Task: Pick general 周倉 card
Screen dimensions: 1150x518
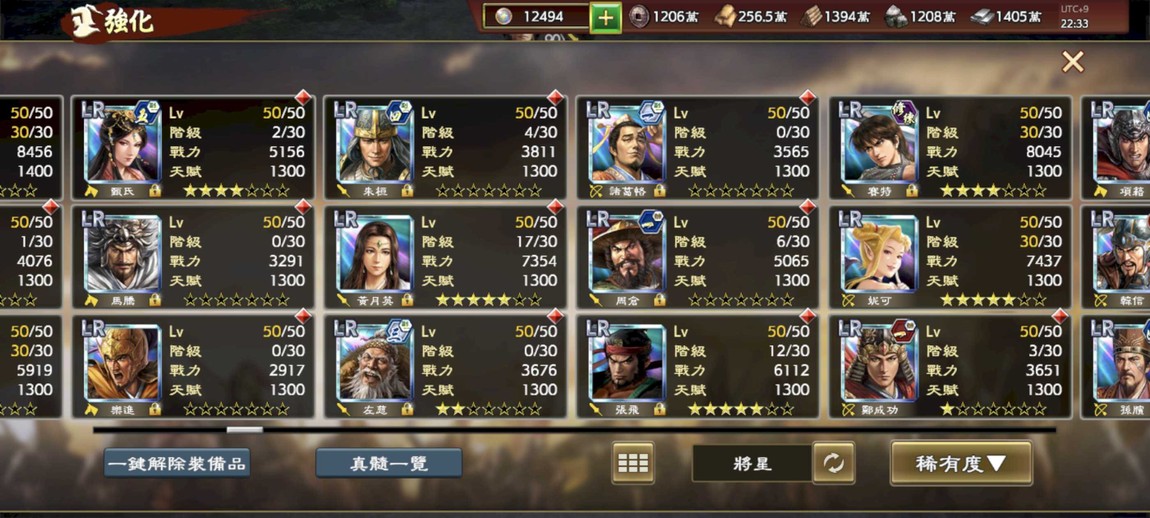Action: pos(697,256)
